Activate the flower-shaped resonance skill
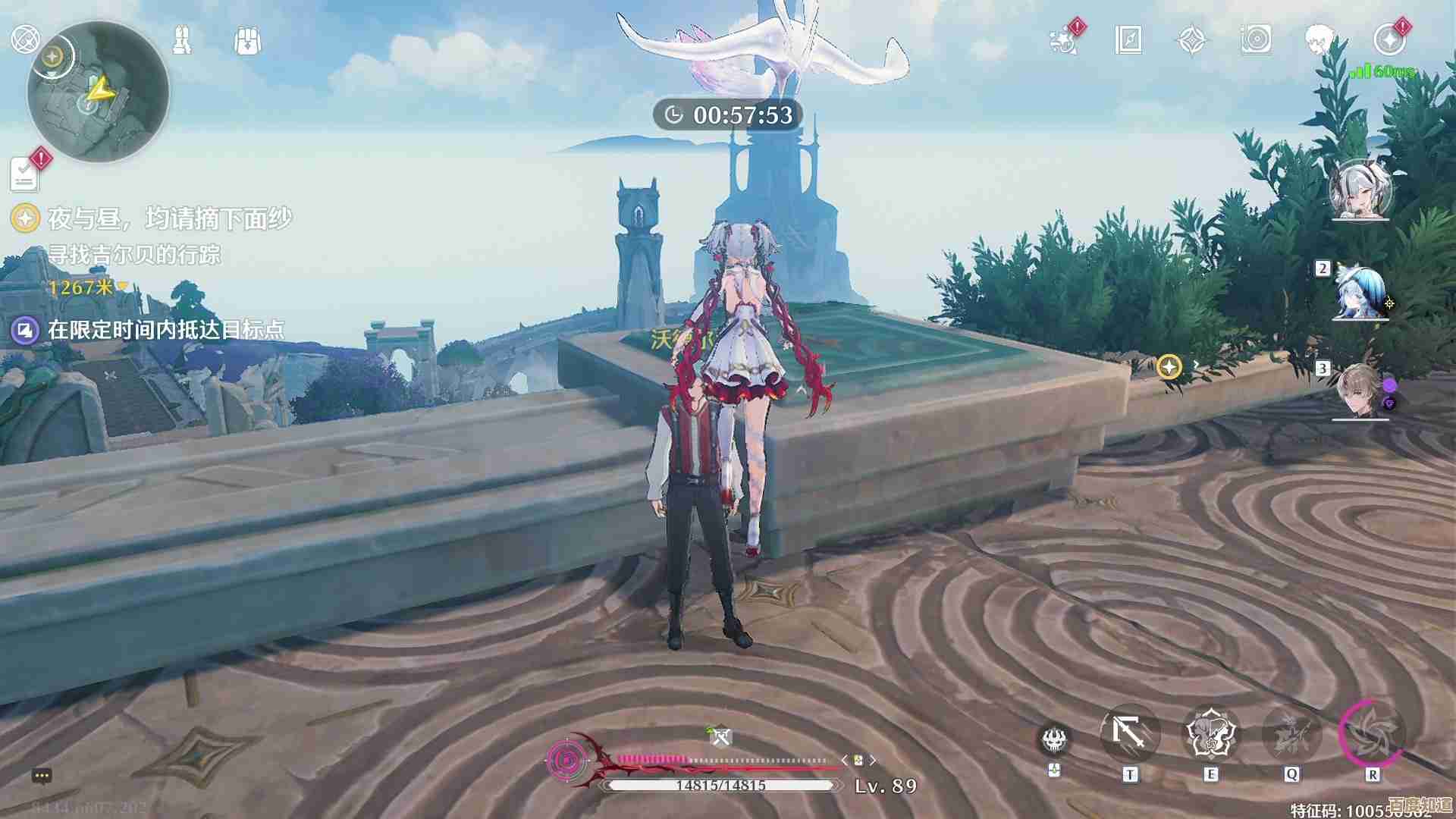The image size is (1456, 819). pyautogui.click(x=1211, y=735)
